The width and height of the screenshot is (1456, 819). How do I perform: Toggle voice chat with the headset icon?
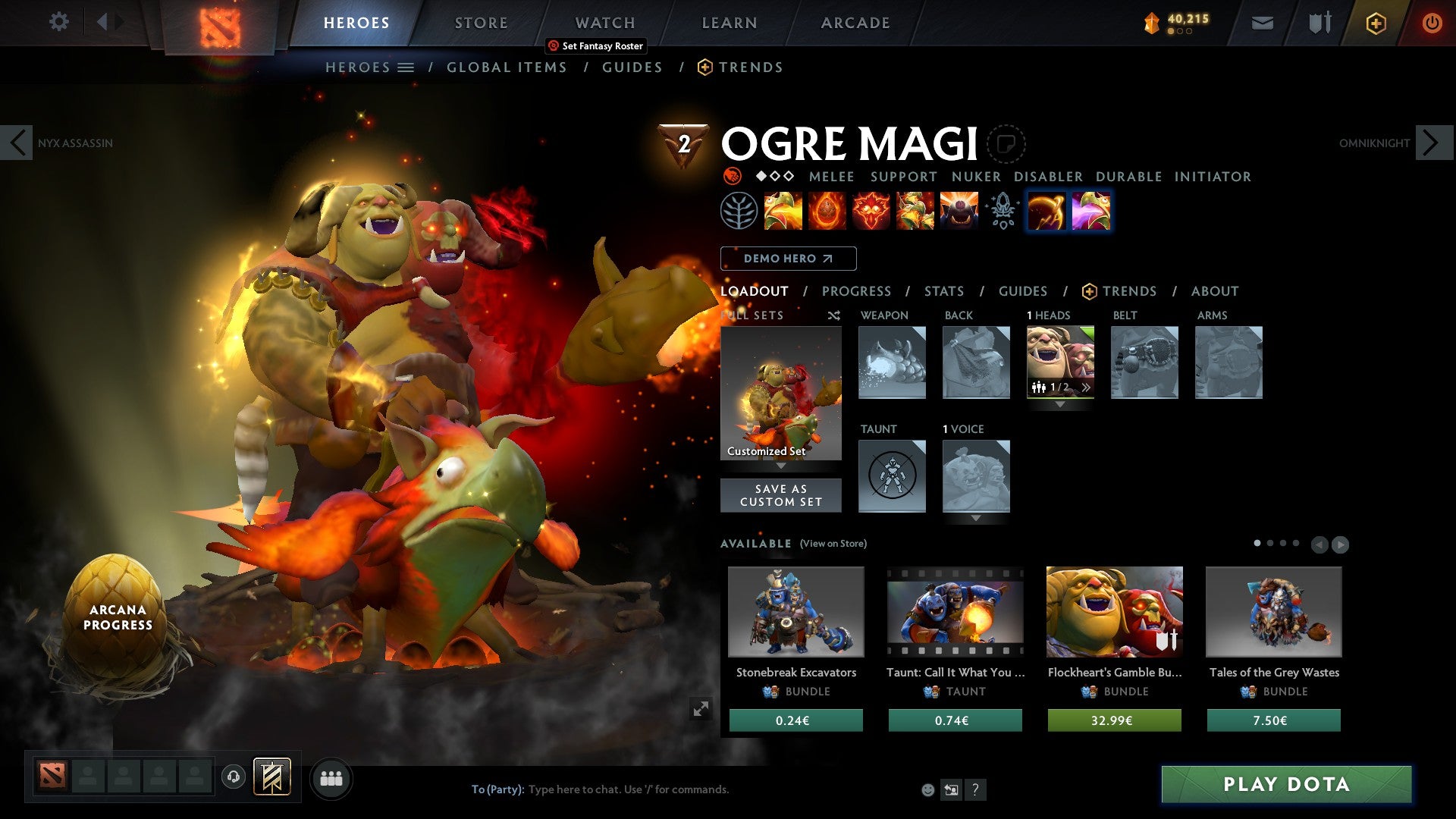coord(233,777)
